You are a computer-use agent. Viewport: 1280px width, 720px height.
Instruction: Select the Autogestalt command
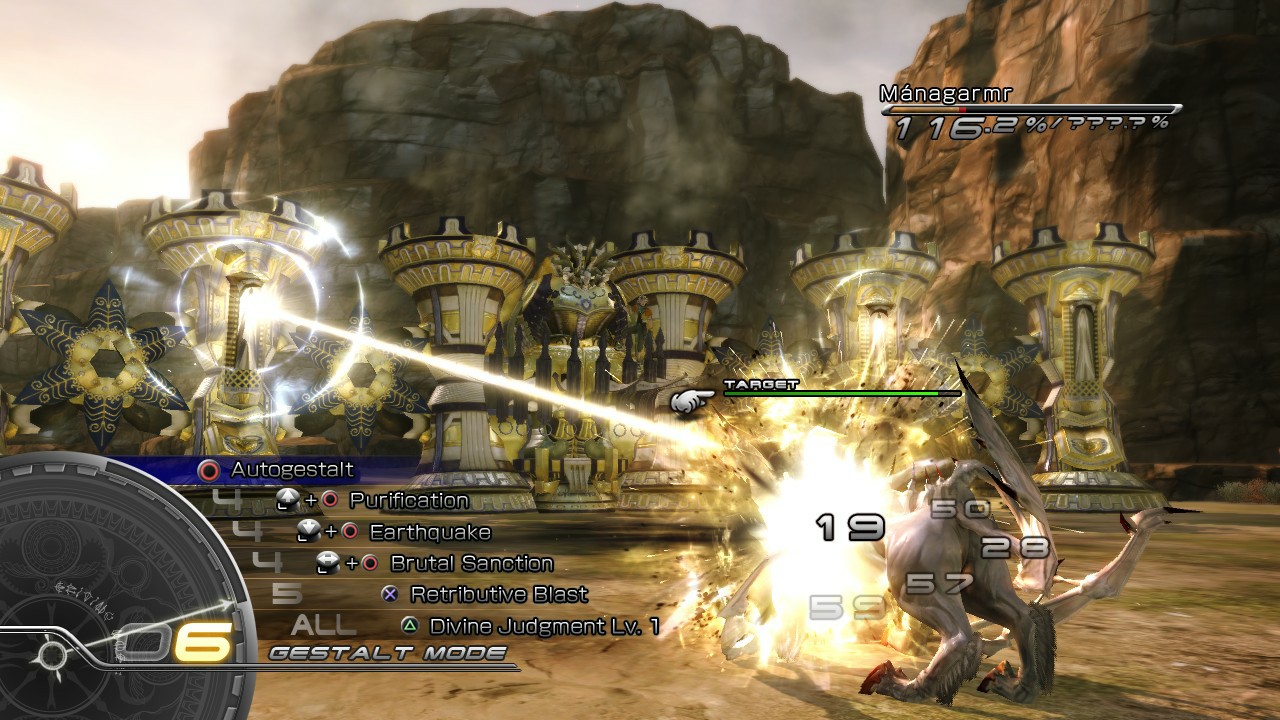(x=292, y=468)
